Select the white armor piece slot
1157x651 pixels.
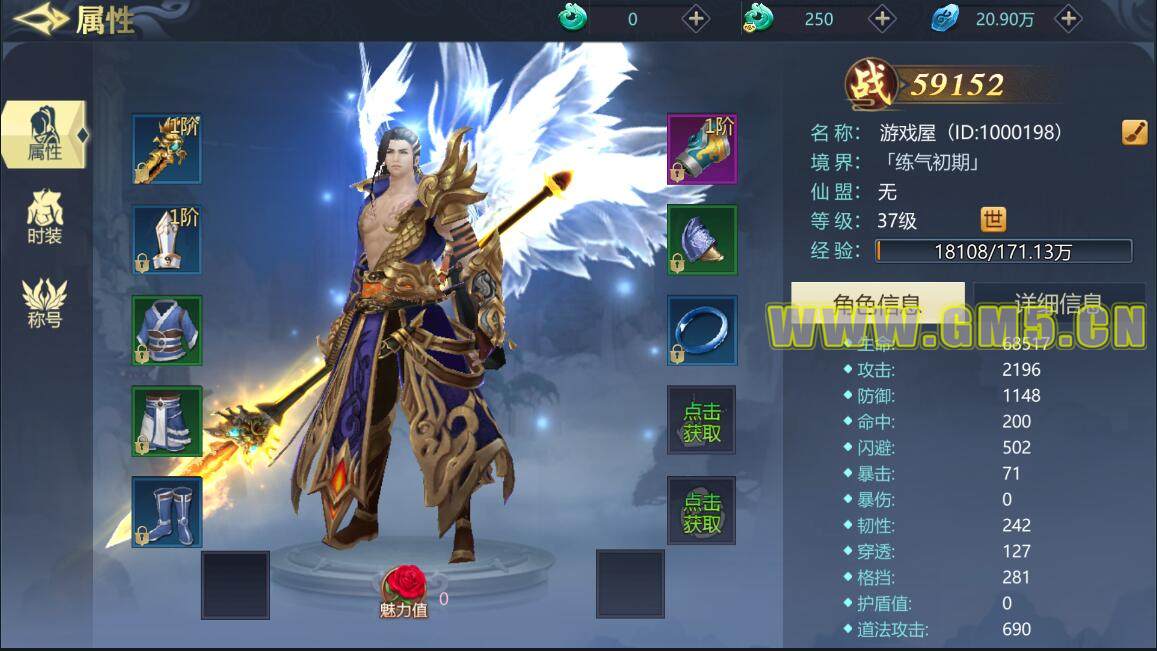coord(167,240)
